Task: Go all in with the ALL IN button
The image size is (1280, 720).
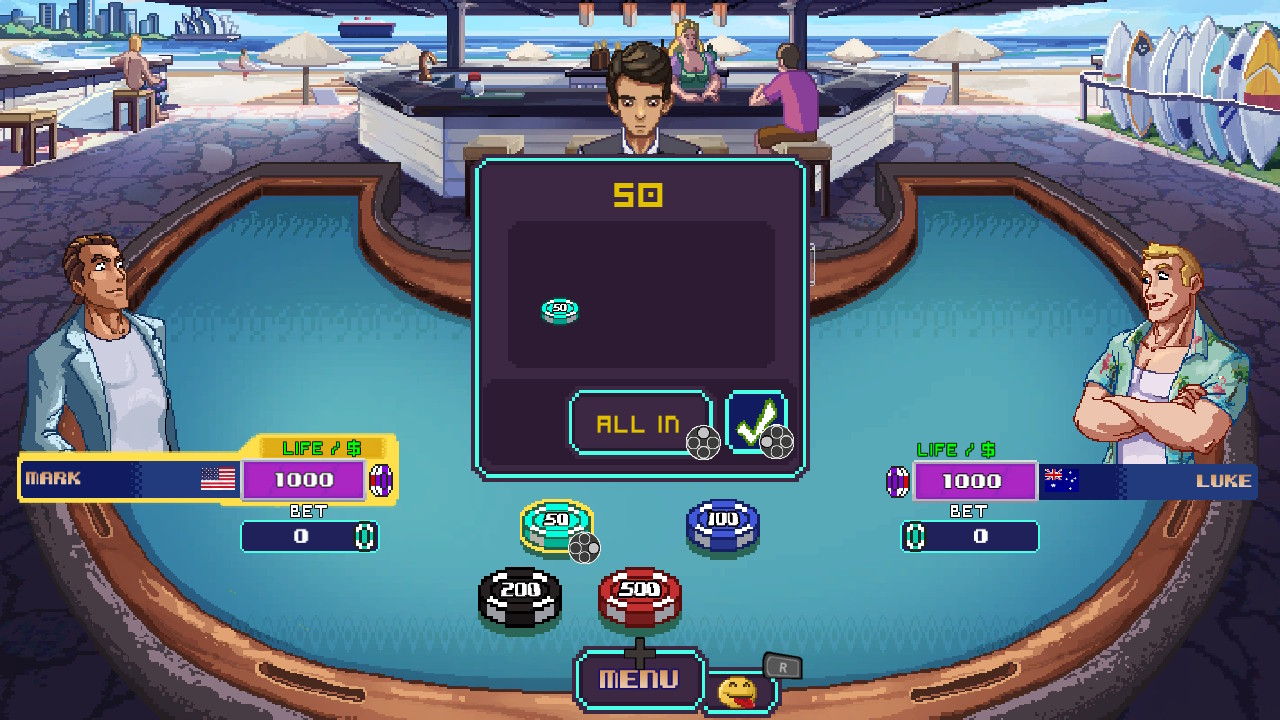Action: tap(639, 423)
